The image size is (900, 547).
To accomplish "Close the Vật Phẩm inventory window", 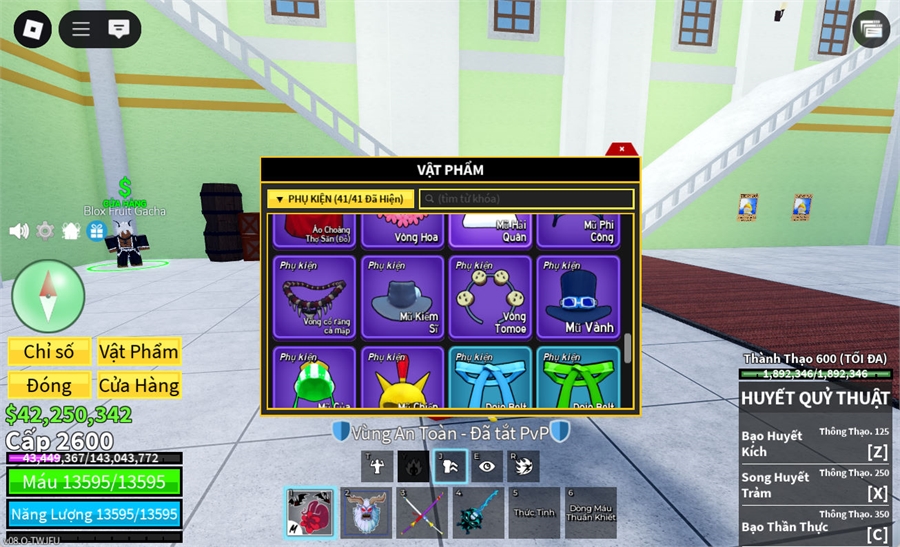I will [x=622, y=150].
